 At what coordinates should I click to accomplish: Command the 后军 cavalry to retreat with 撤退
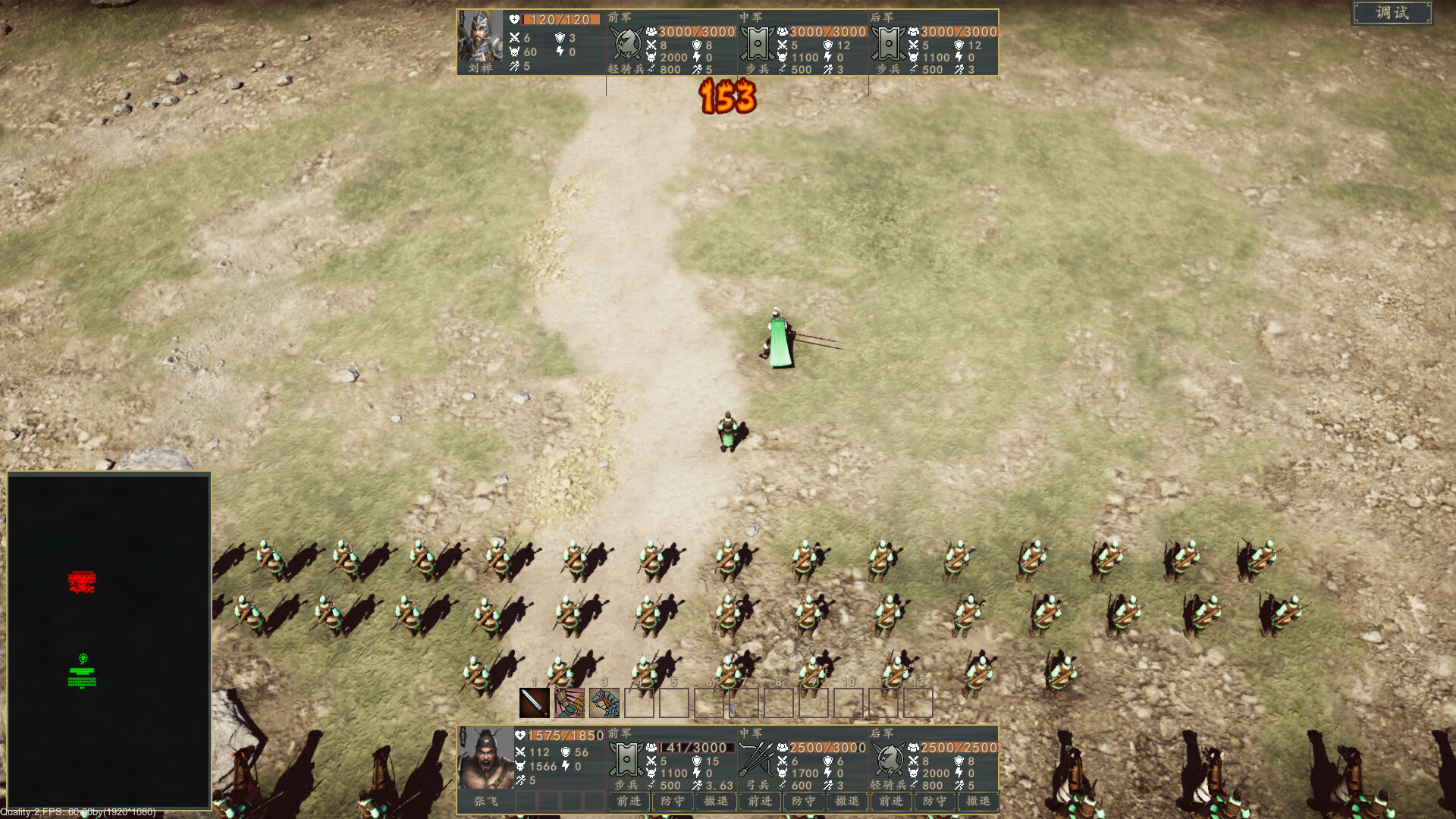(978, 802)
